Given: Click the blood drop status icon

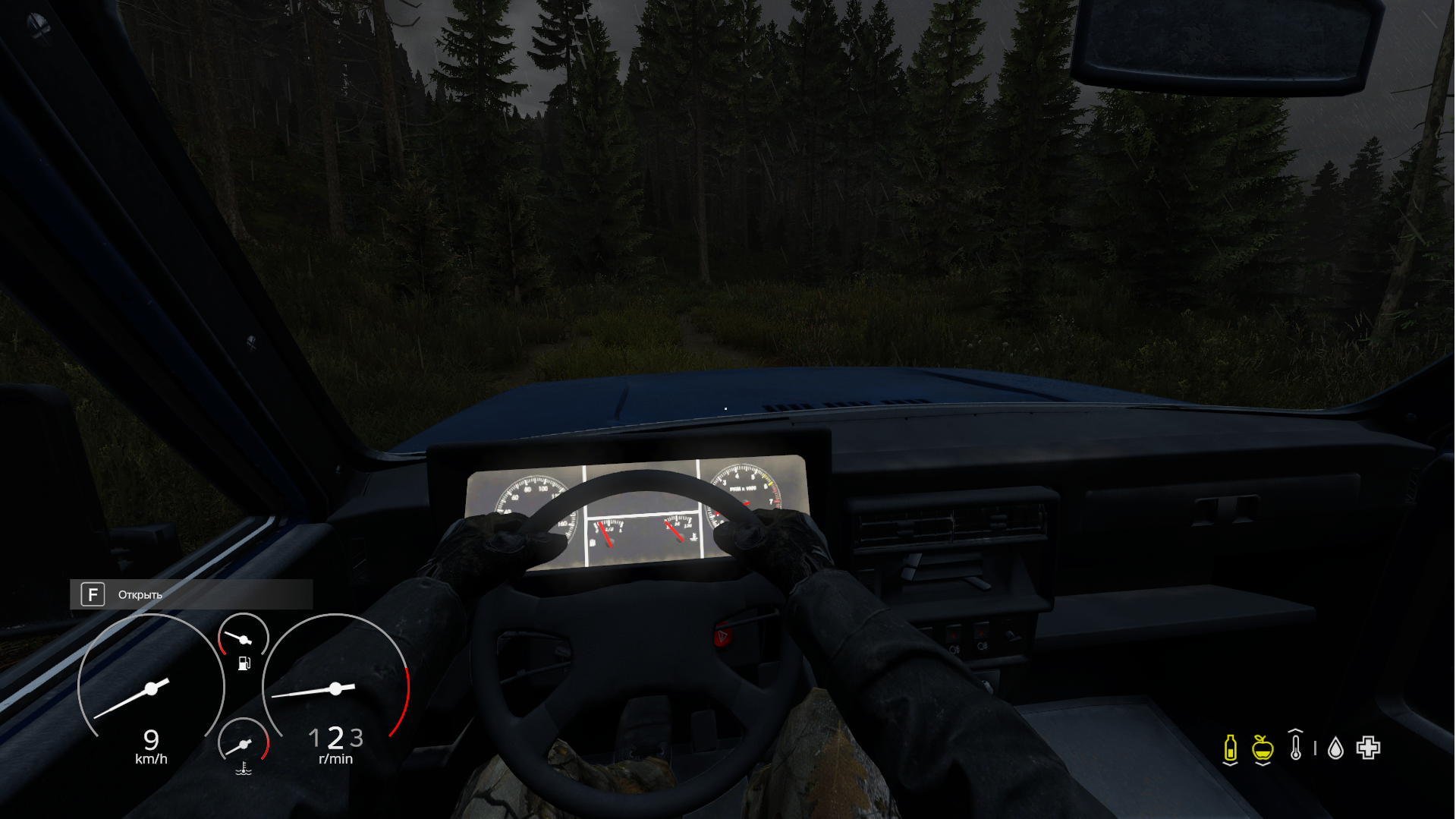Looking at the screenshot, I should pyautogui.click(x=1335, y=749).
